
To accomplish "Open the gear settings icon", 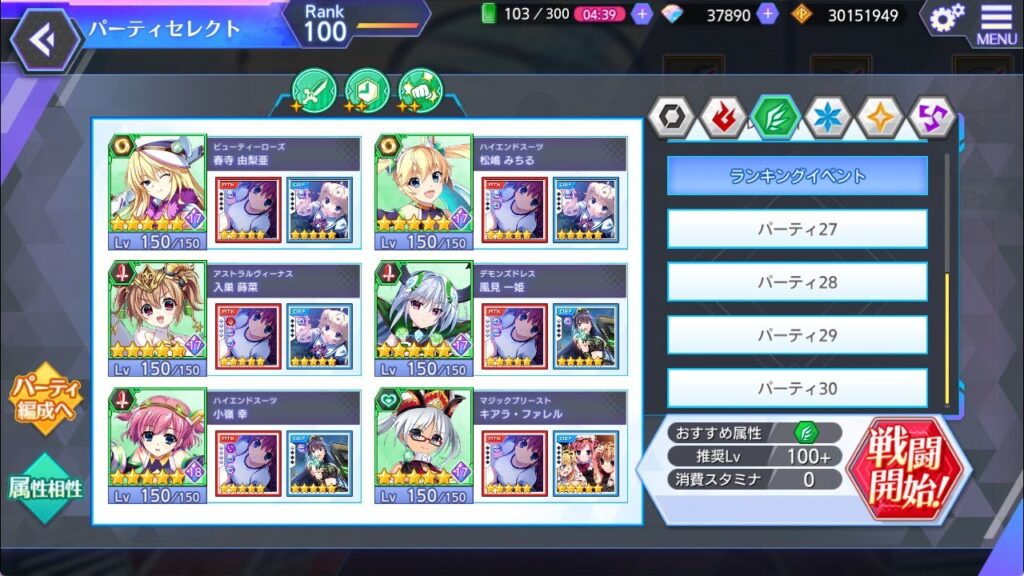I will click(945, 17).
